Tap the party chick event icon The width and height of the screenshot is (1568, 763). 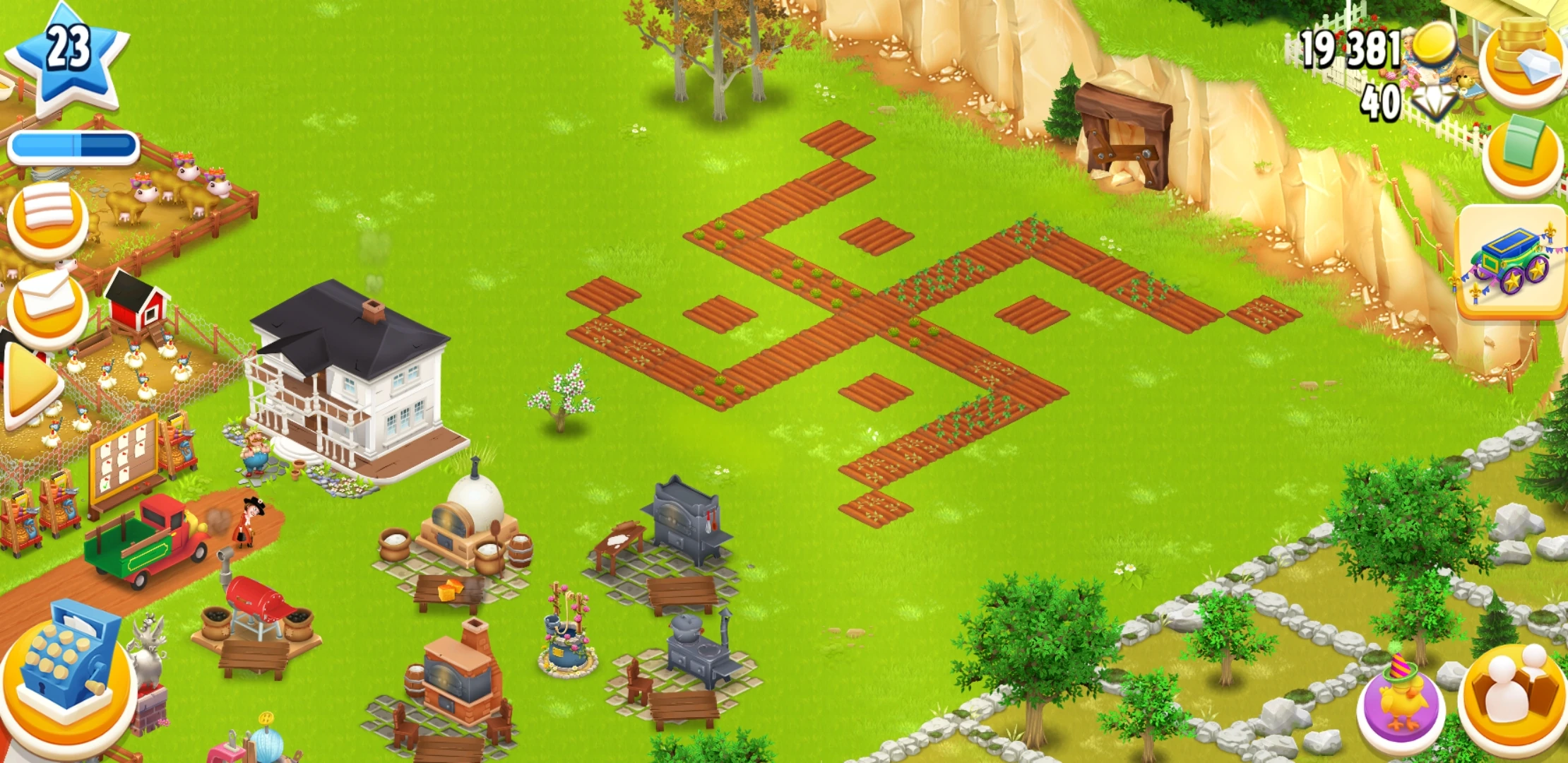coord(1406,696)
